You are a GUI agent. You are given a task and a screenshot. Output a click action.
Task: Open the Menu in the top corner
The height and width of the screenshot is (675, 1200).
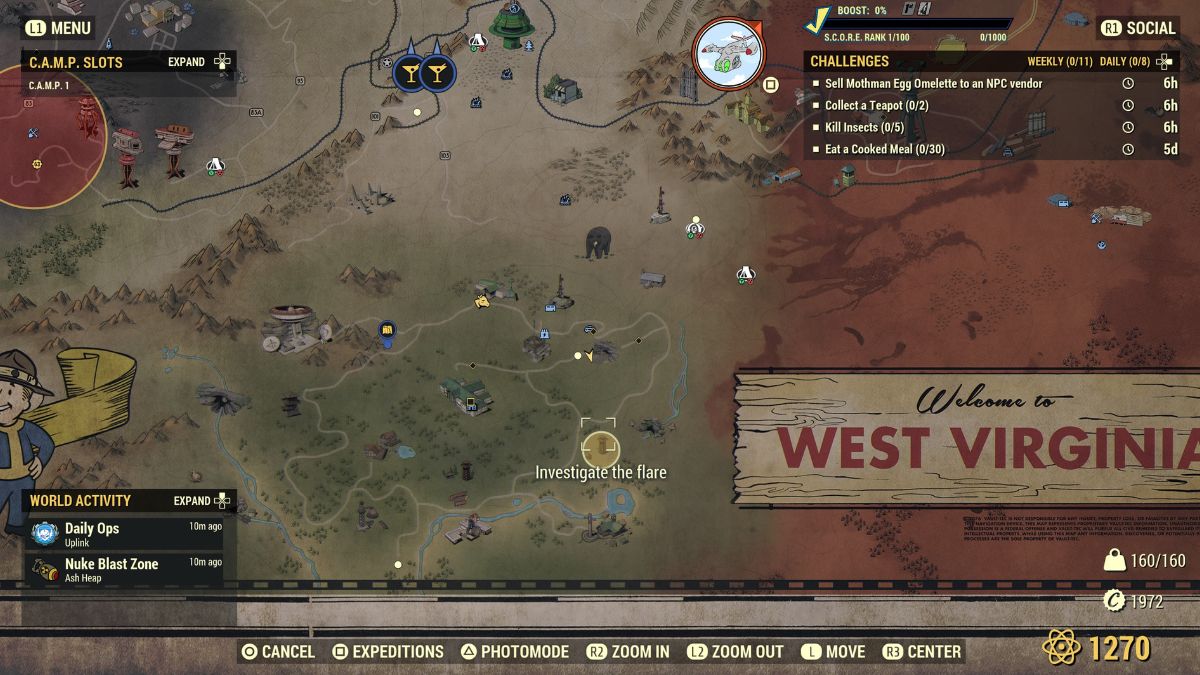pos(58,28)
